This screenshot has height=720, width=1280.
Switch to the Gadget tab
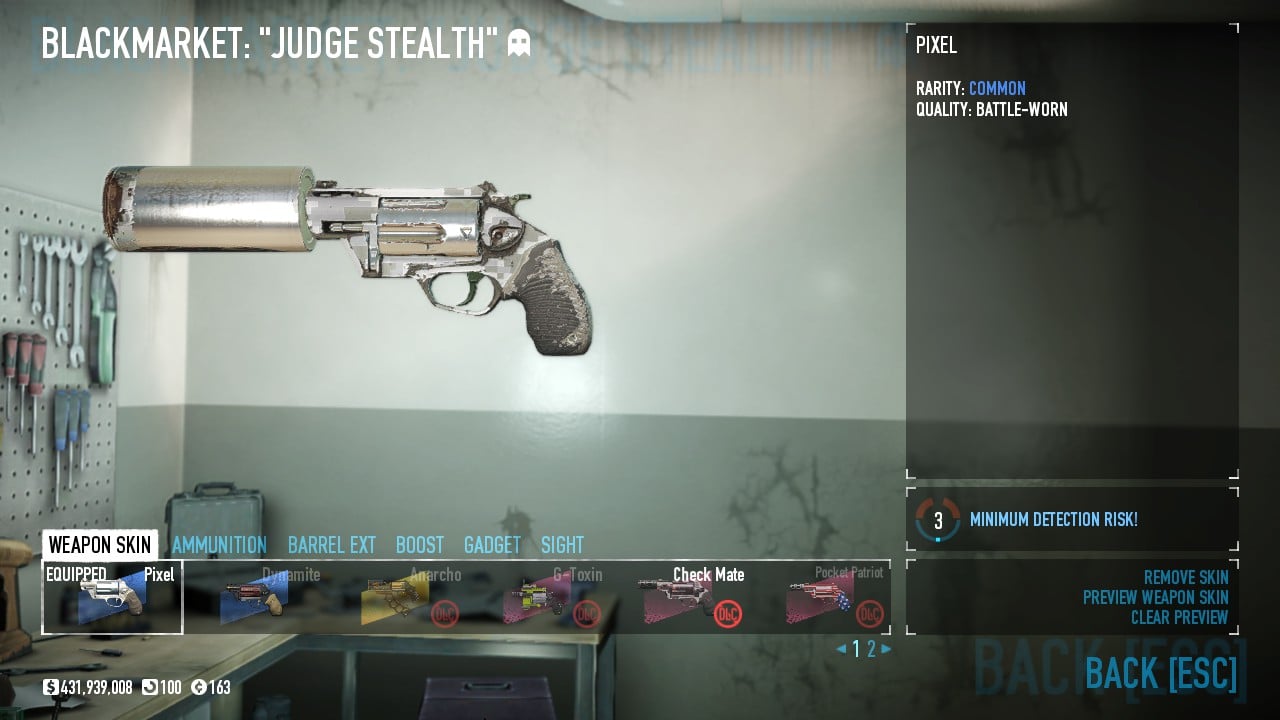(x=492, y=545)
